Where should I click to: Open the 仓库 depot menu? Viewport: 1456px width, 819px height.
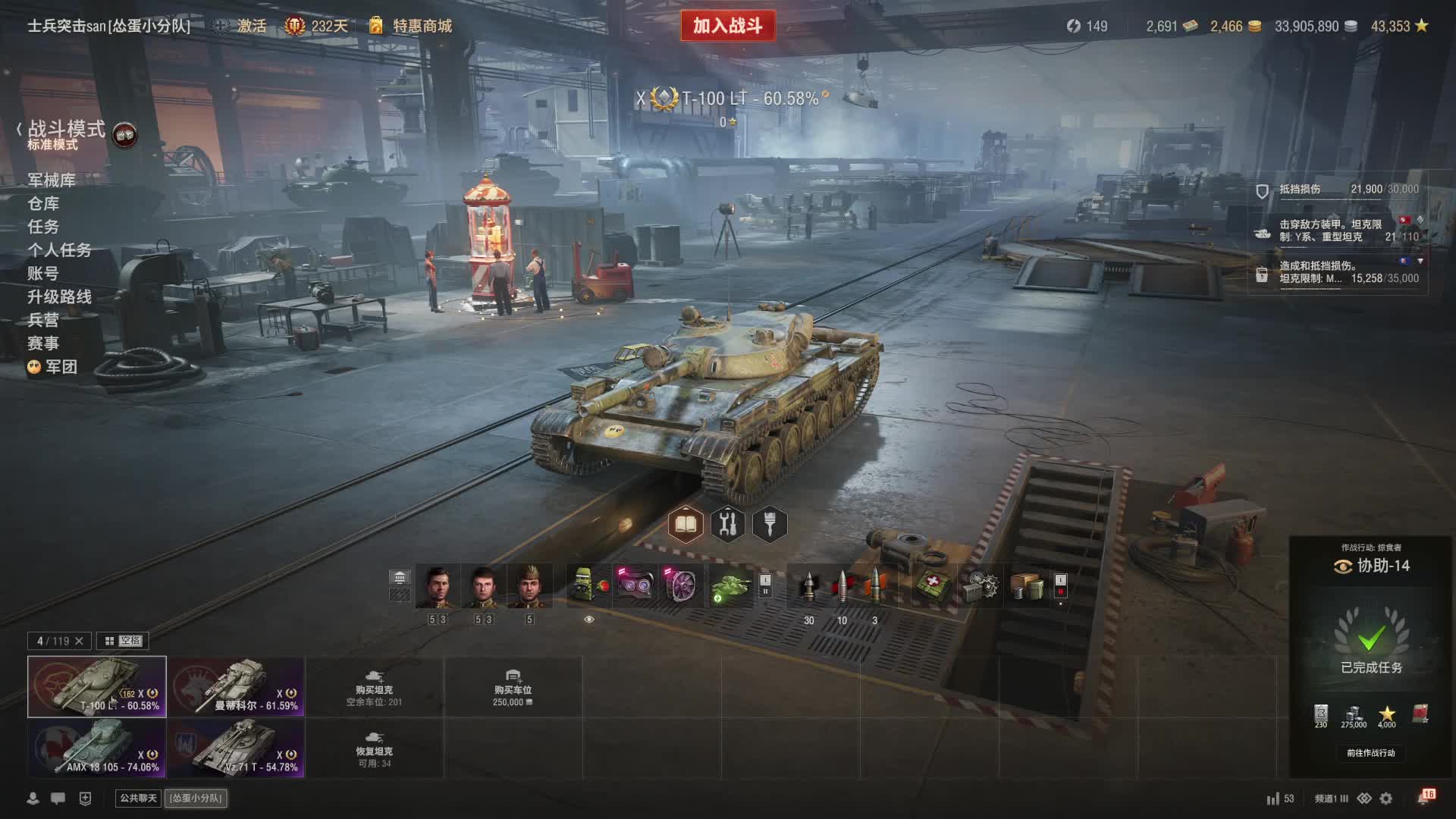click(x=43, y=203)
